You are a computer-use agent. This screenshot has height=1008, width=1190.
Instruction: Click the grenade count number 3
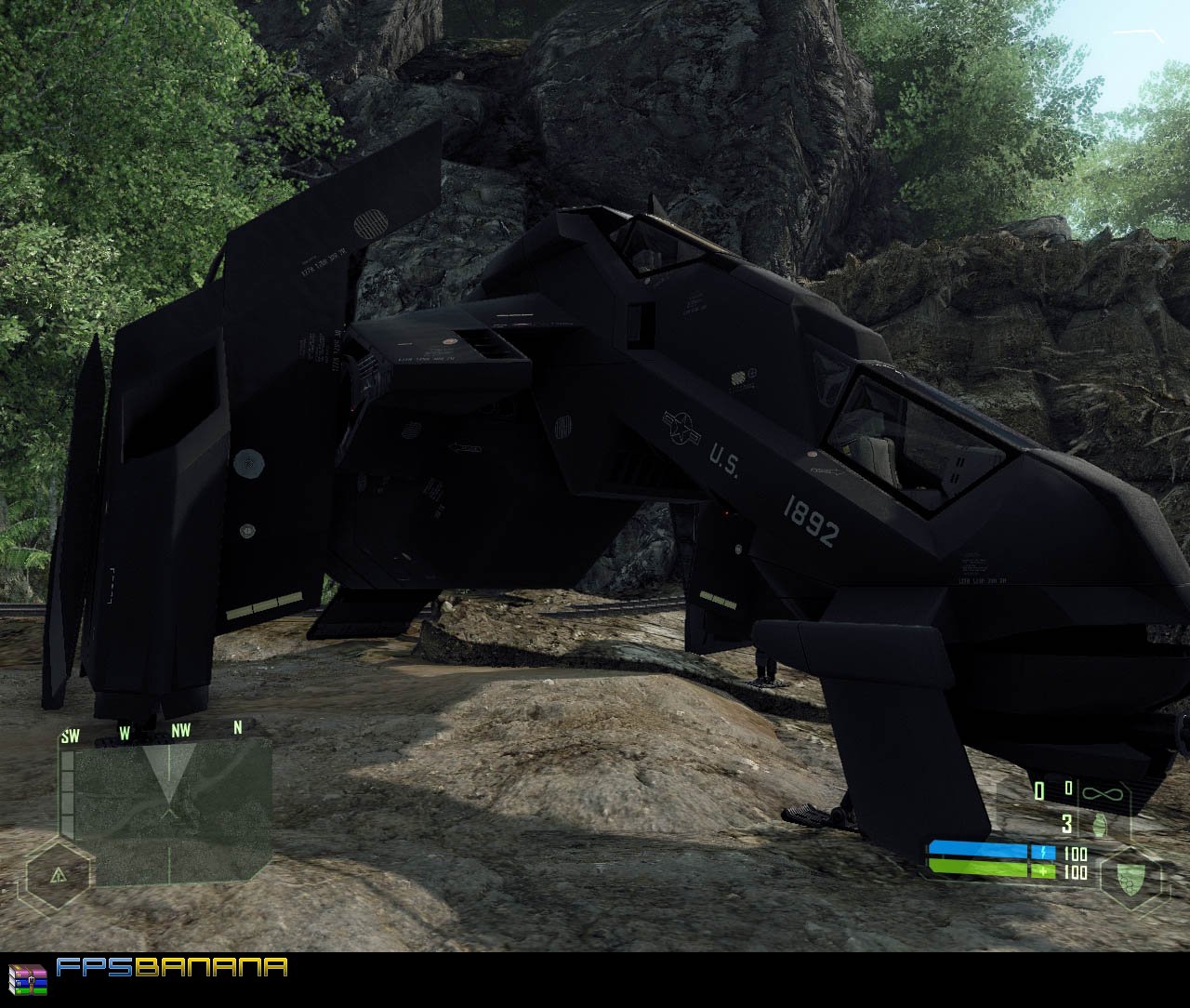[x=1066, y=824]
